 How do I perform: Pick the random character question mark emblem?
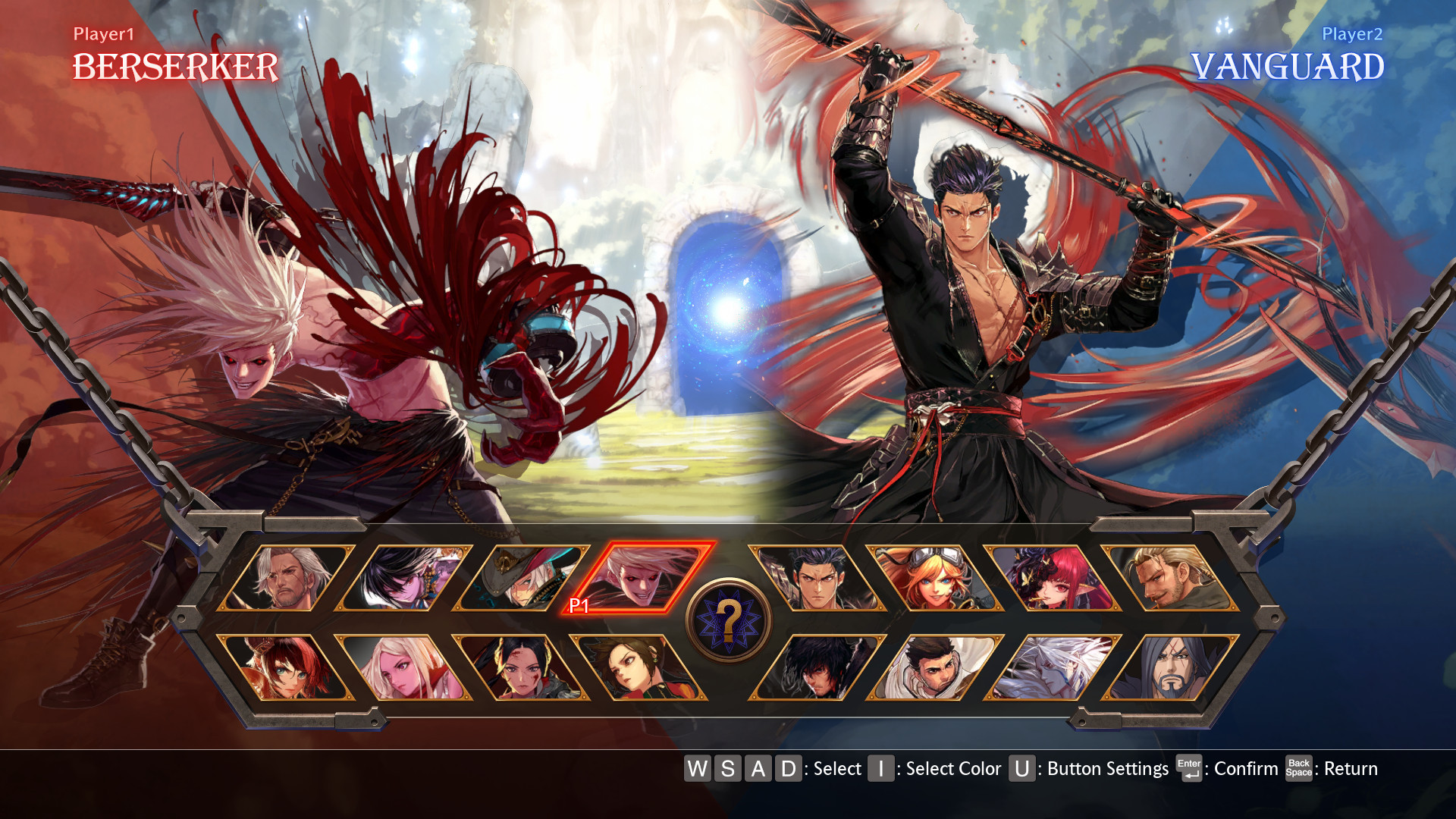(x=728, y=618)
